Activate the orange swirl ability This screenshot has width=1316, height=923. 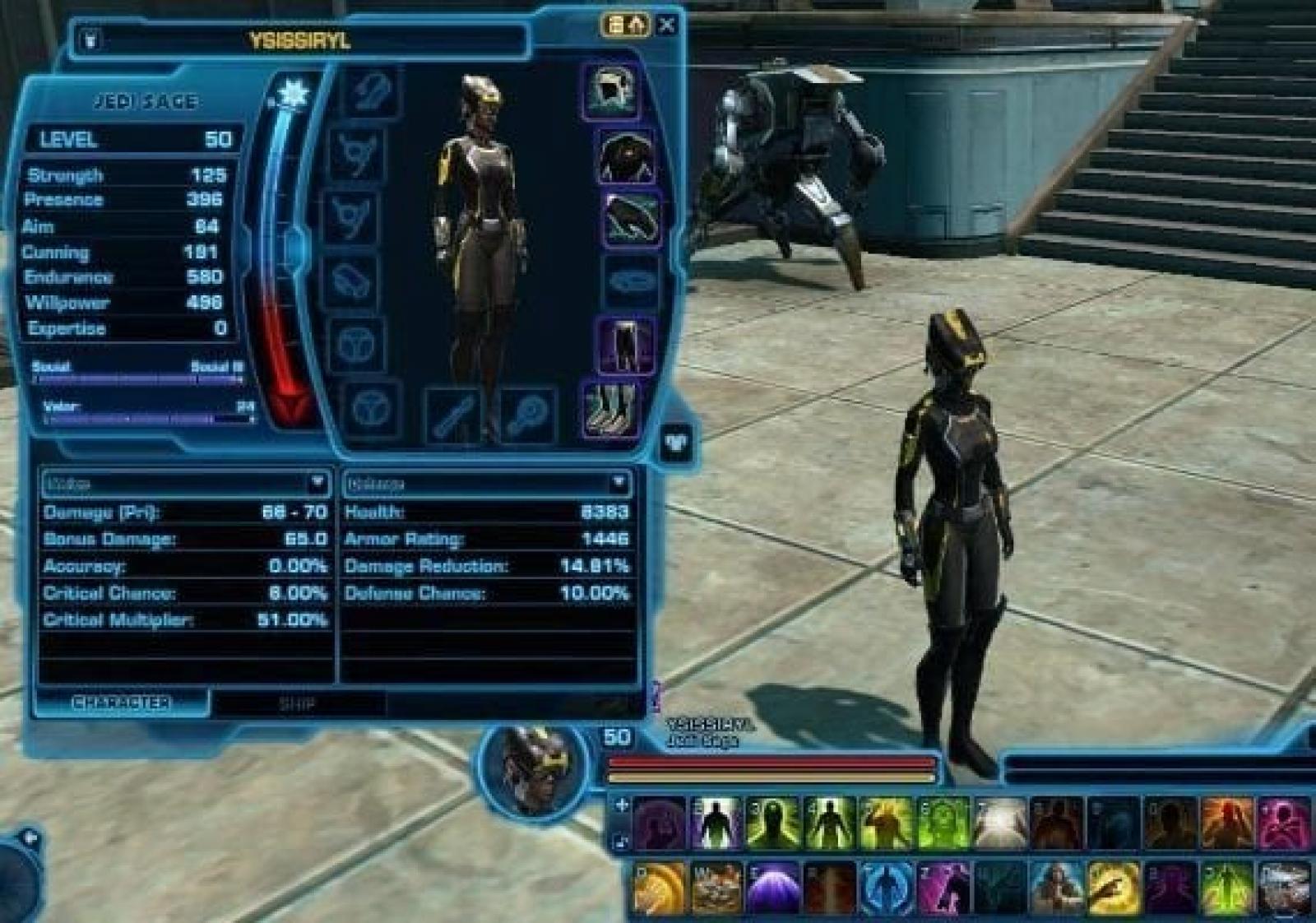pyautogui.click(x=659, y=889)
